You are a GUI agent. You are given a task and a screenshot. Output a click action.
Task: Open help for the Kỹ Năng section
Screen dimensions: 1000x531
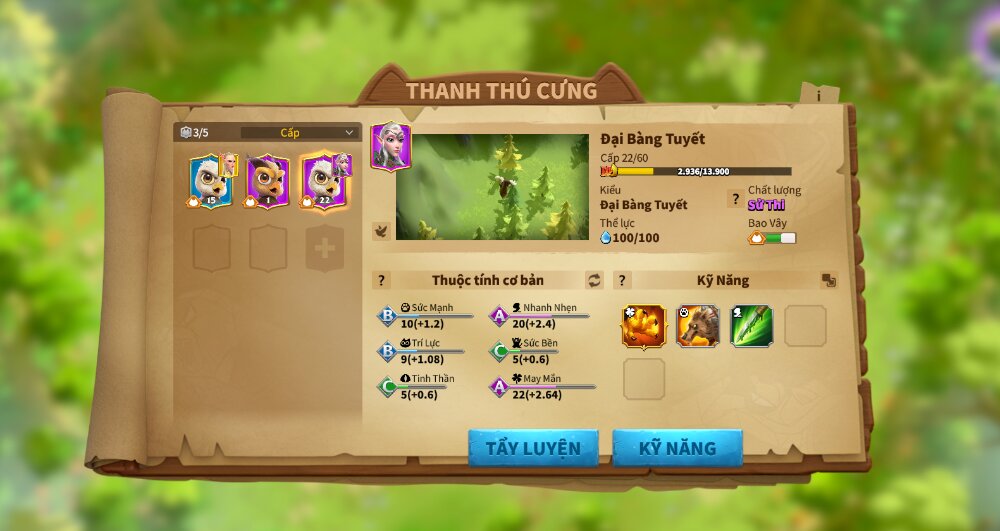(x=622, y=280)
